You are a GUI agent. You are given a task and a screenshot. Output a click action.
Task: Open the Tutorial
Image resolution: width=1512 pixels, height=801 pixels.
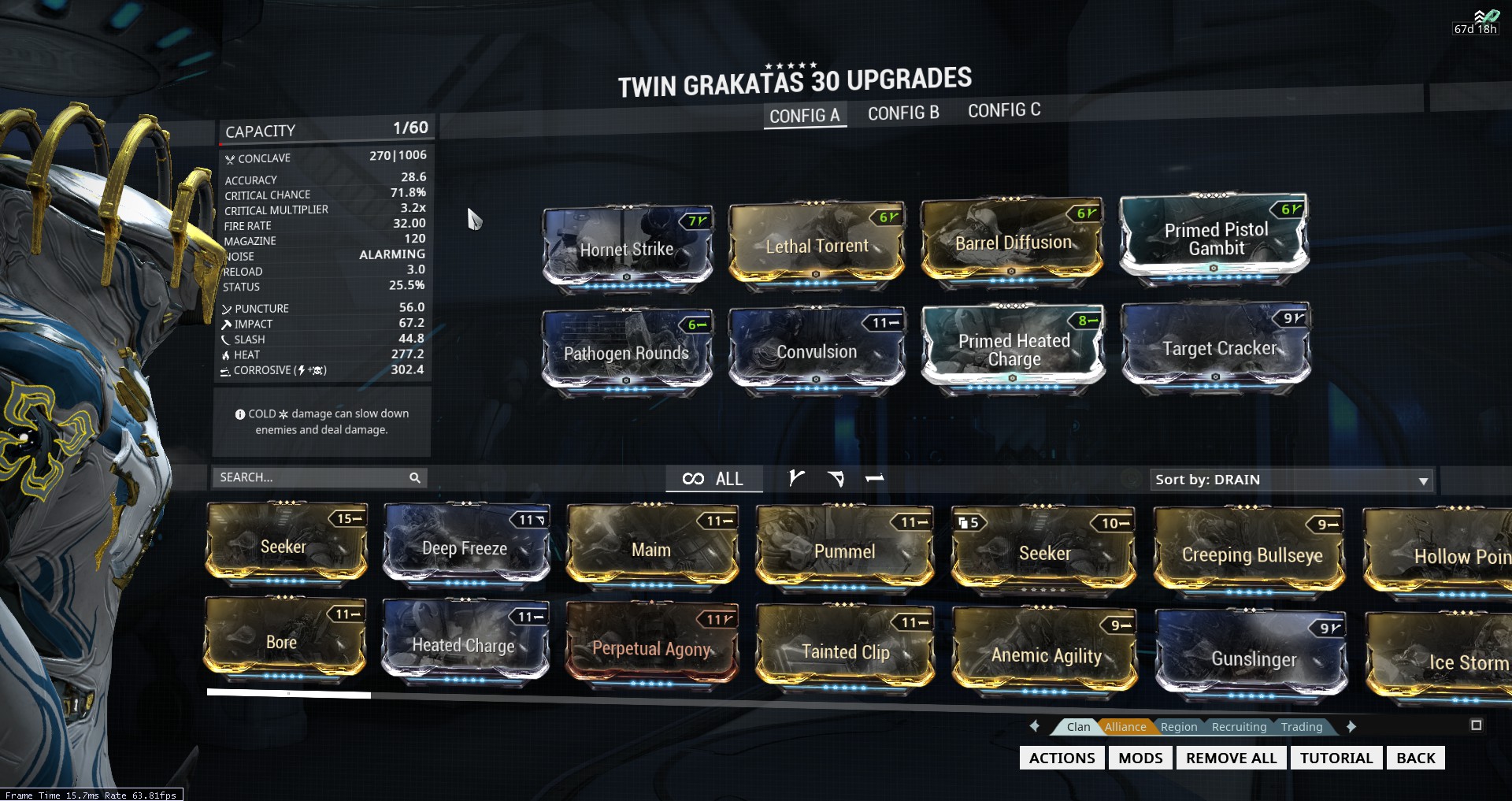[x=1336, y=758]
